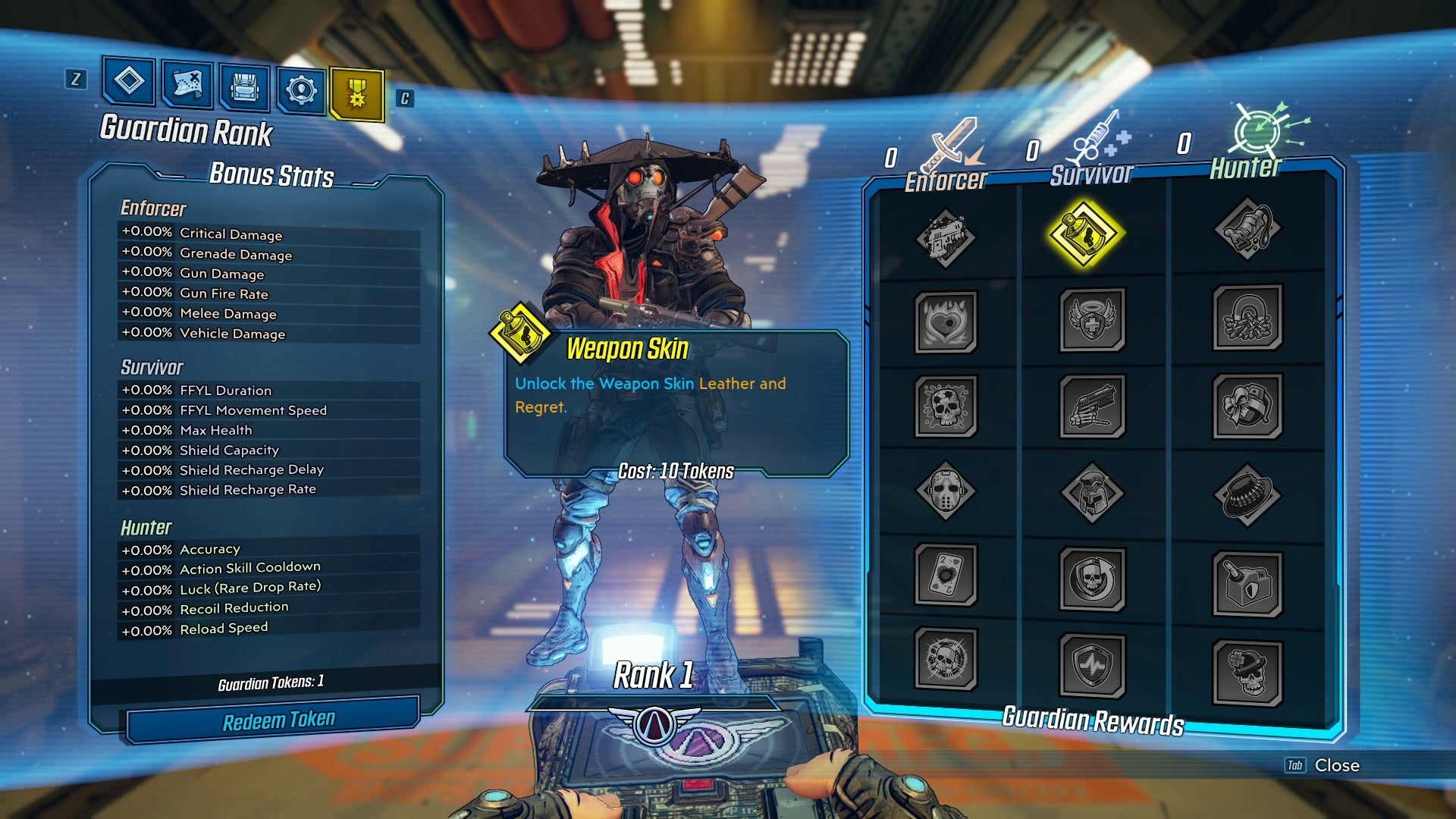Image resolution: width=1456 pixels, height=819 pixels.
Task: Pick the clover-hat skull reward
Action: tap(1247, 672)
